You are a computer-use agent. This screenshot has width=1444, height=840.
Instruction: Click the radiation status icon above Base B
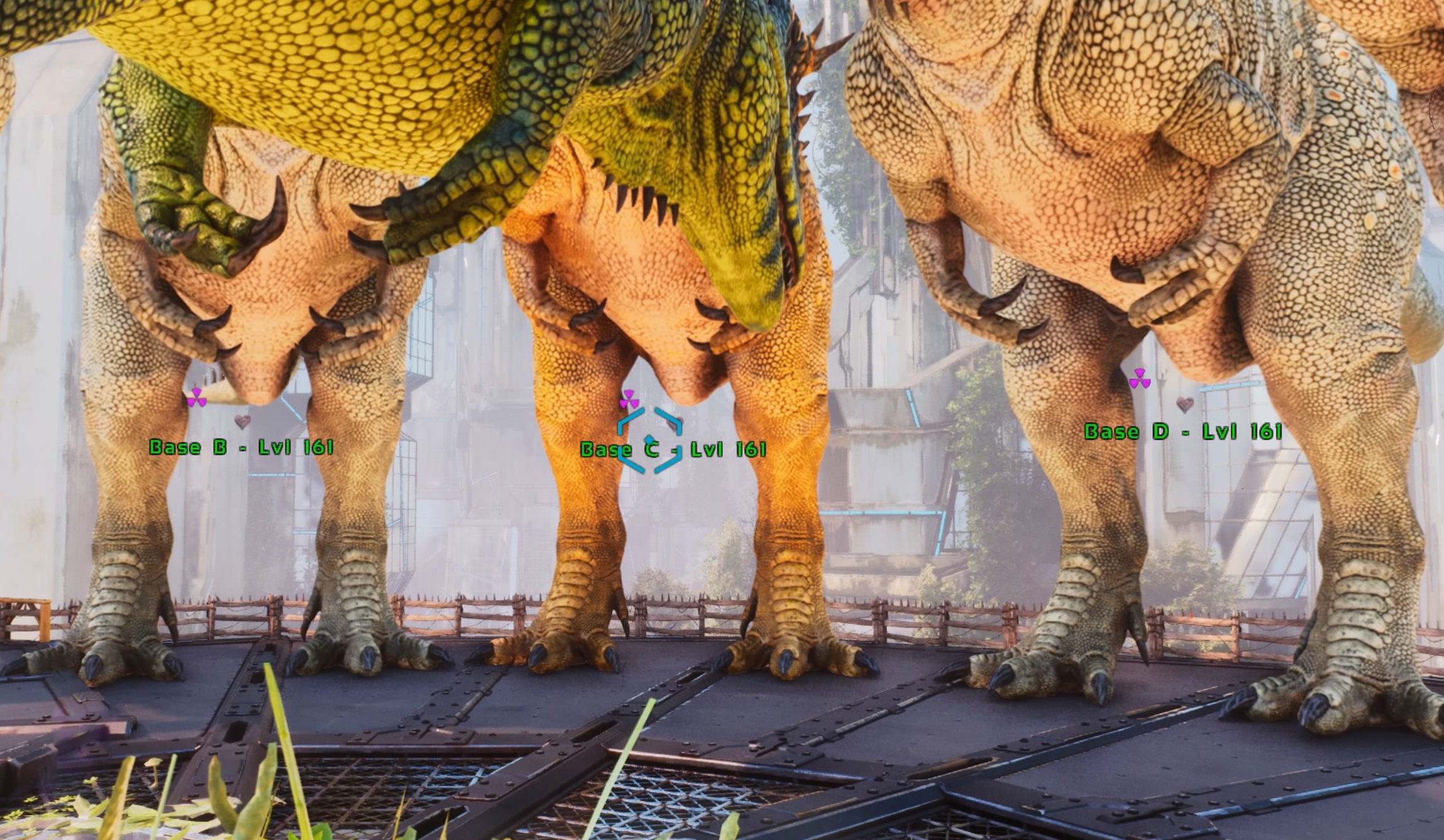coord(196,397)
